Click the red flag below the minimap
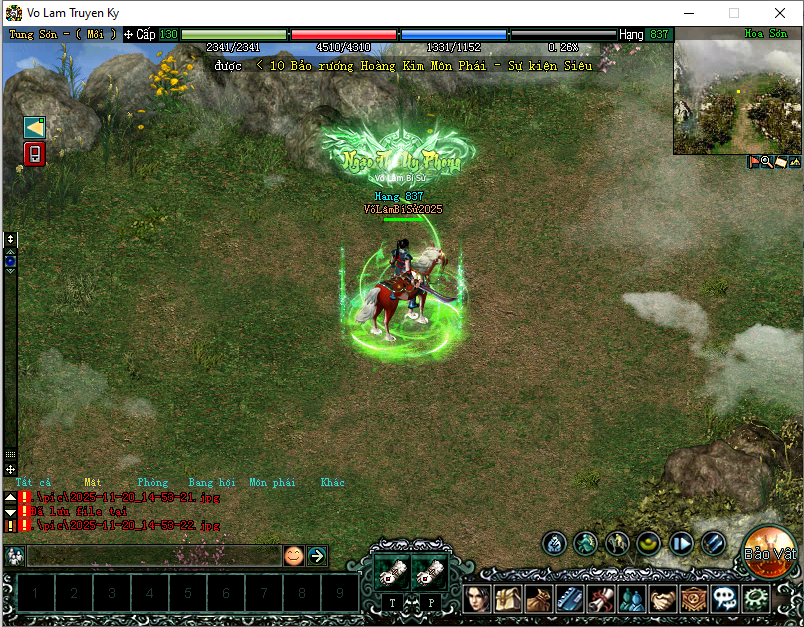Viewport: 804px width, 627px height. coord(754,161)
